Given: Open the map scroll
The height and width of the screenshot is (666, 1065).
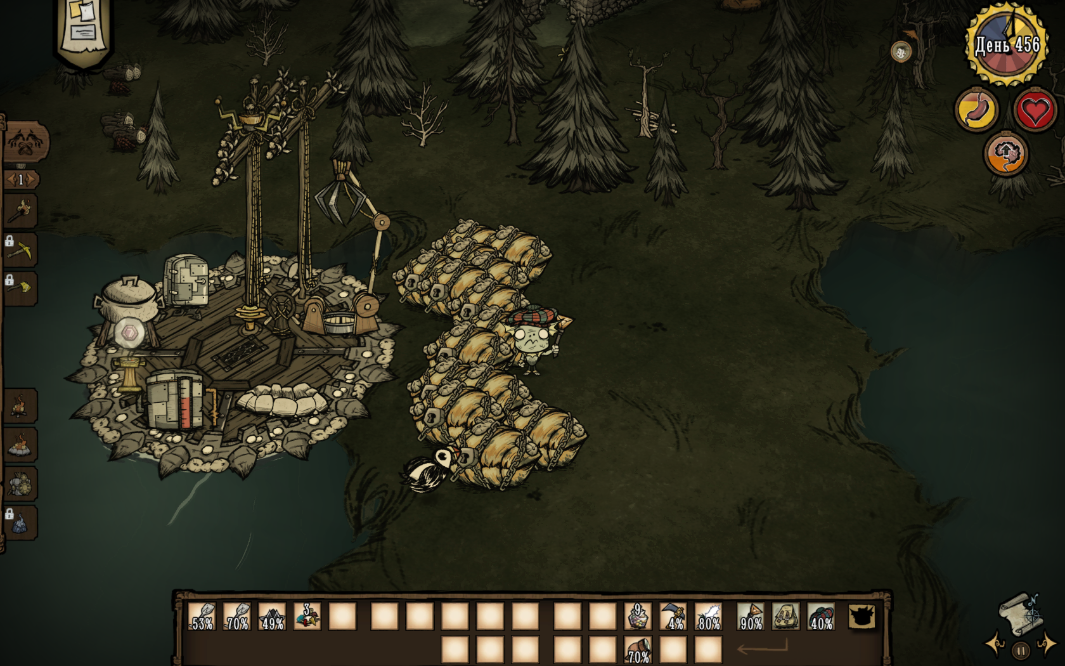Looking at the screenshot, I should [1018, 613].
